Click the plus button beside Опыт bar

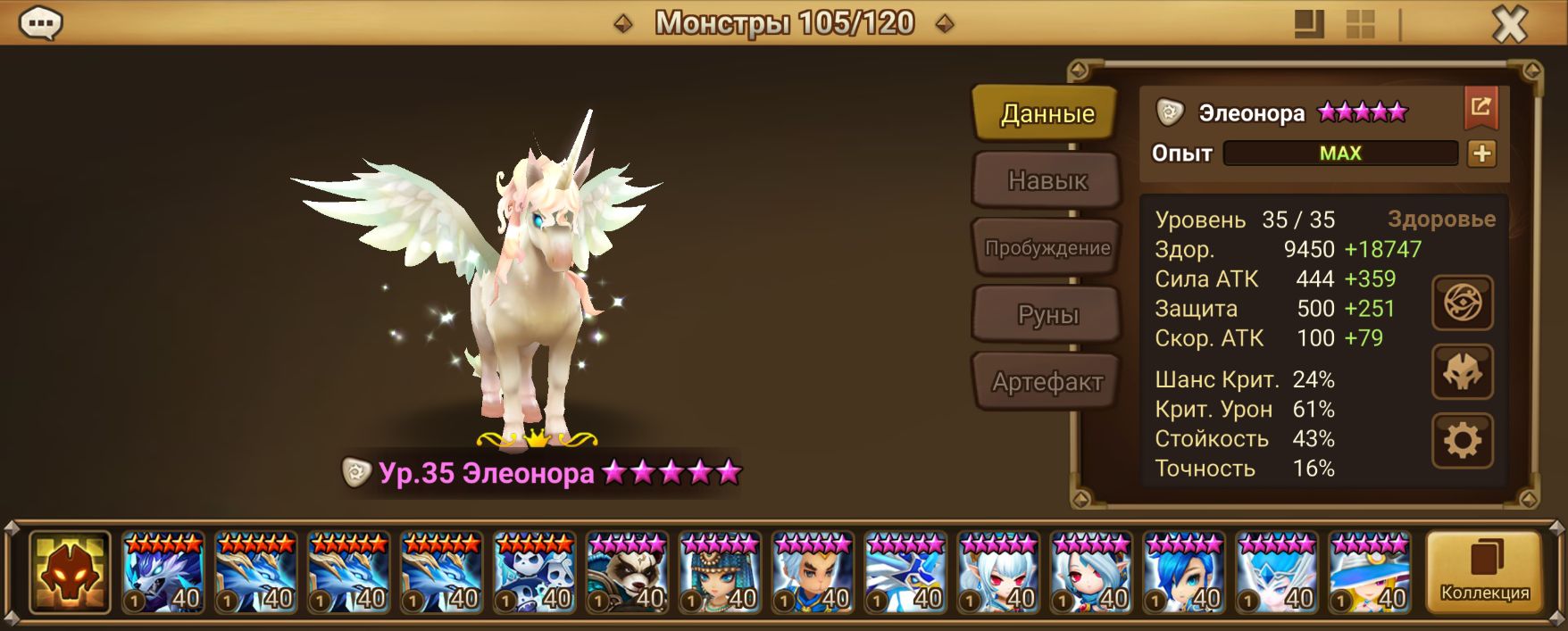pyautogui.click(x=1481, y=154)
